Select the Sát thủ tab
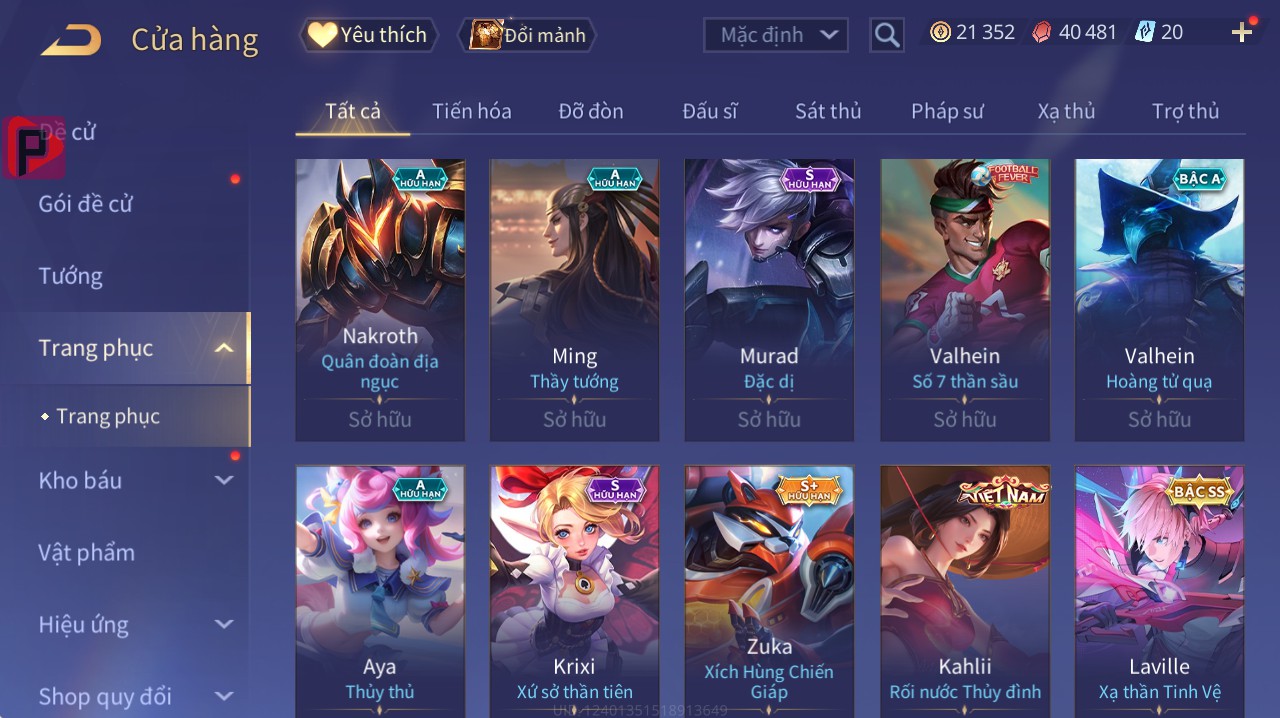 point(828,111)
